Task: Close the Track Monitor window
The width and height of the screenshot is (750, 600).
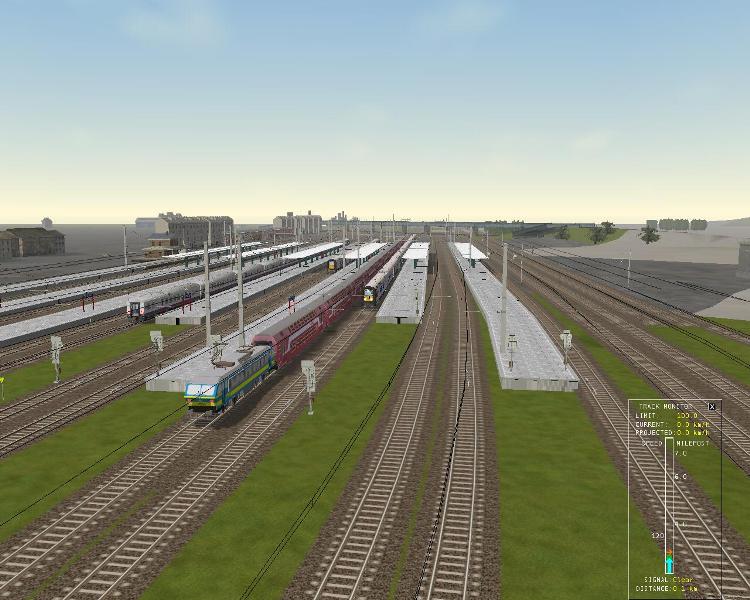Action: [712, 407]
